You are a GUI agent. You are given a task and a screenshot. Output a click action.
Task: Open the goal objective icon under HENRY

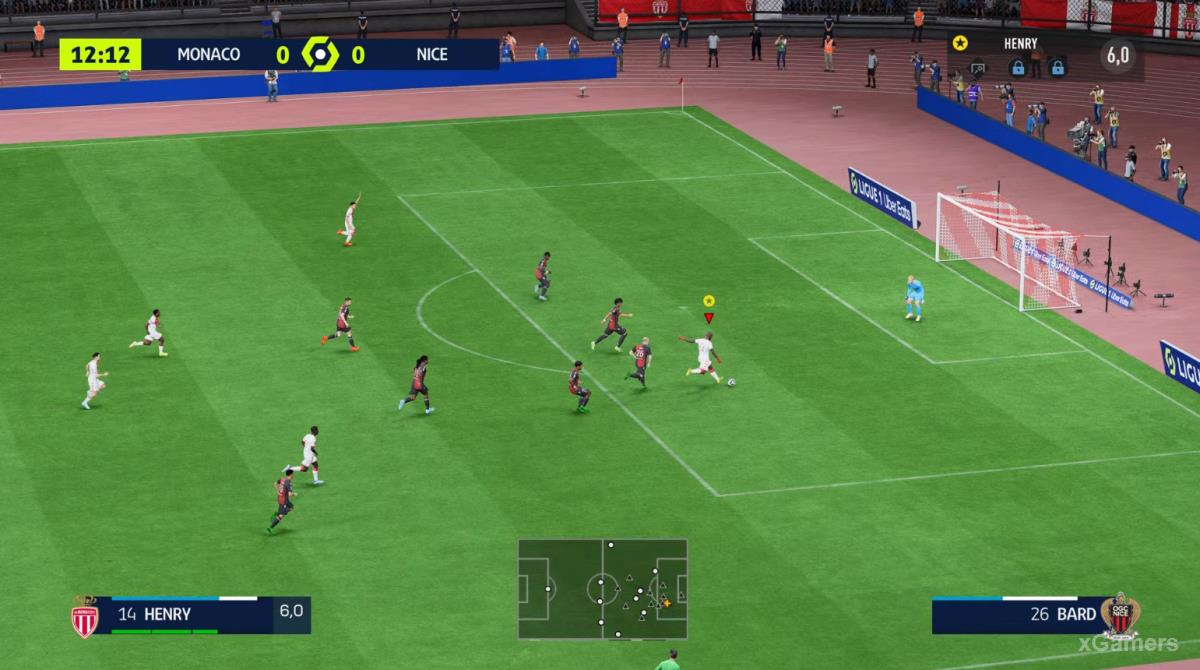coord(978,68)
